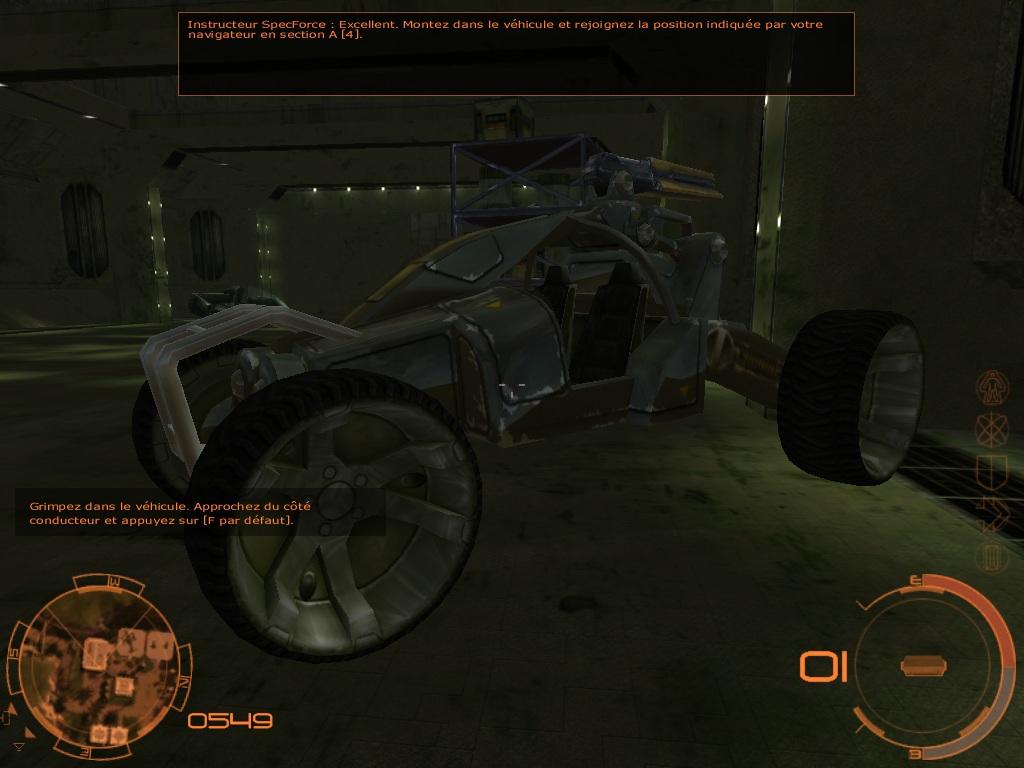
Task: Click the circular minimap radar
Action: pyautogui.click(x=98, y=662)
